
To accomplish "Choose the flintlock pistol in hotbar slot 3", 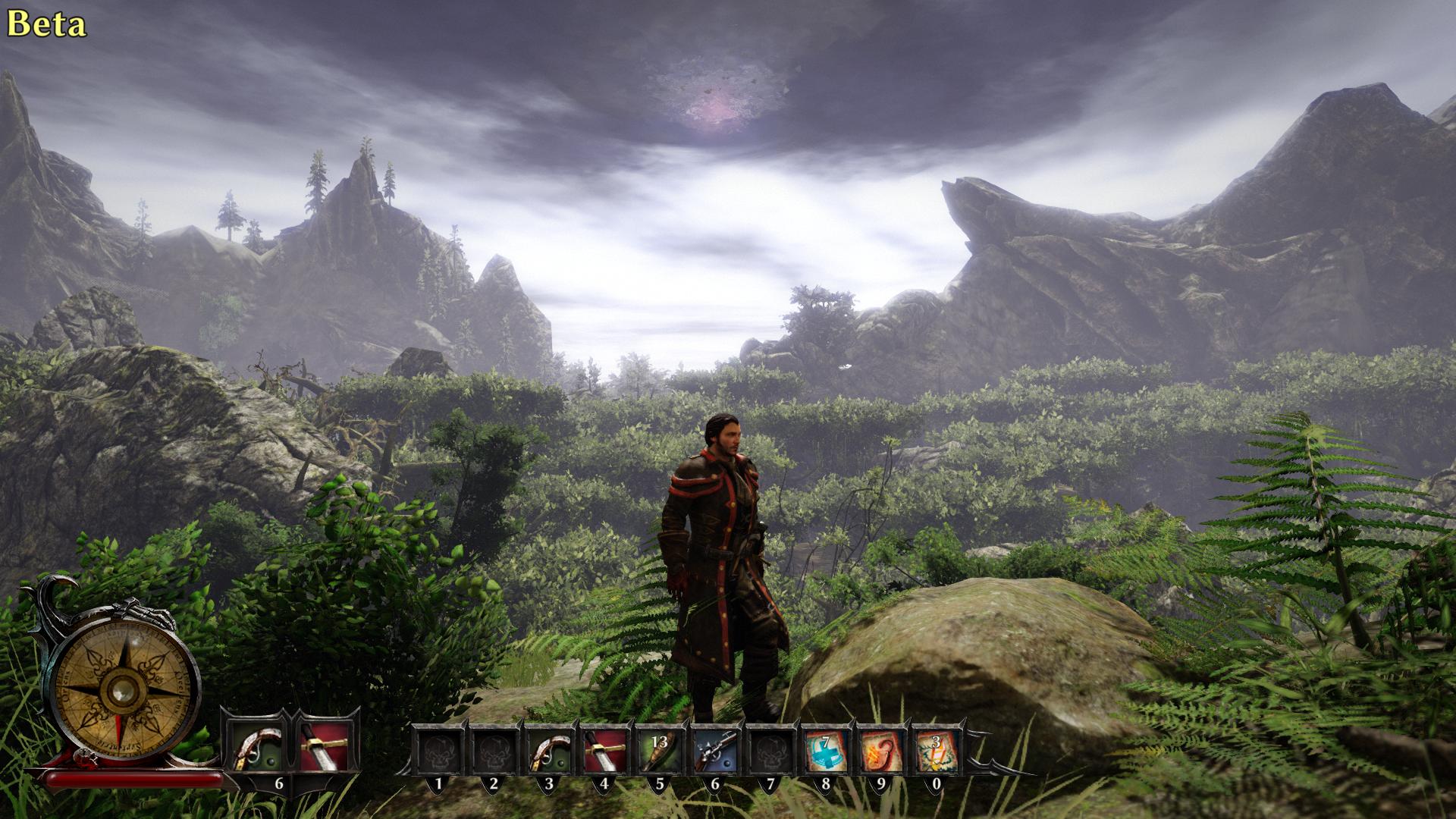I will pyautogui.click(x=548, y=751).
